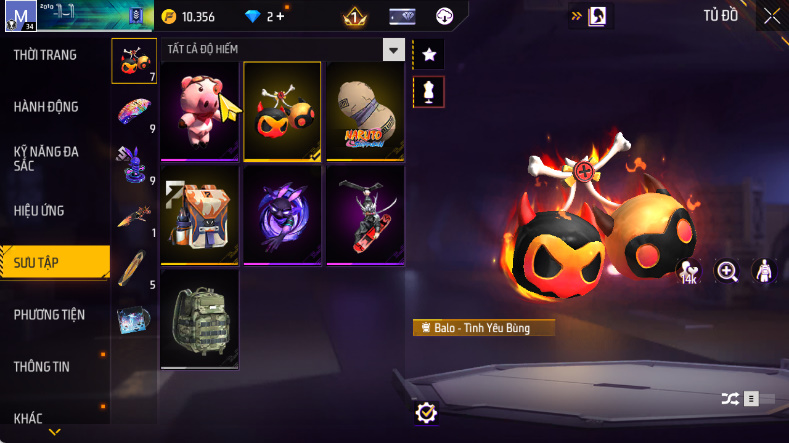
Task: Select the pink pig backpack item
Action: coord(199,110)
